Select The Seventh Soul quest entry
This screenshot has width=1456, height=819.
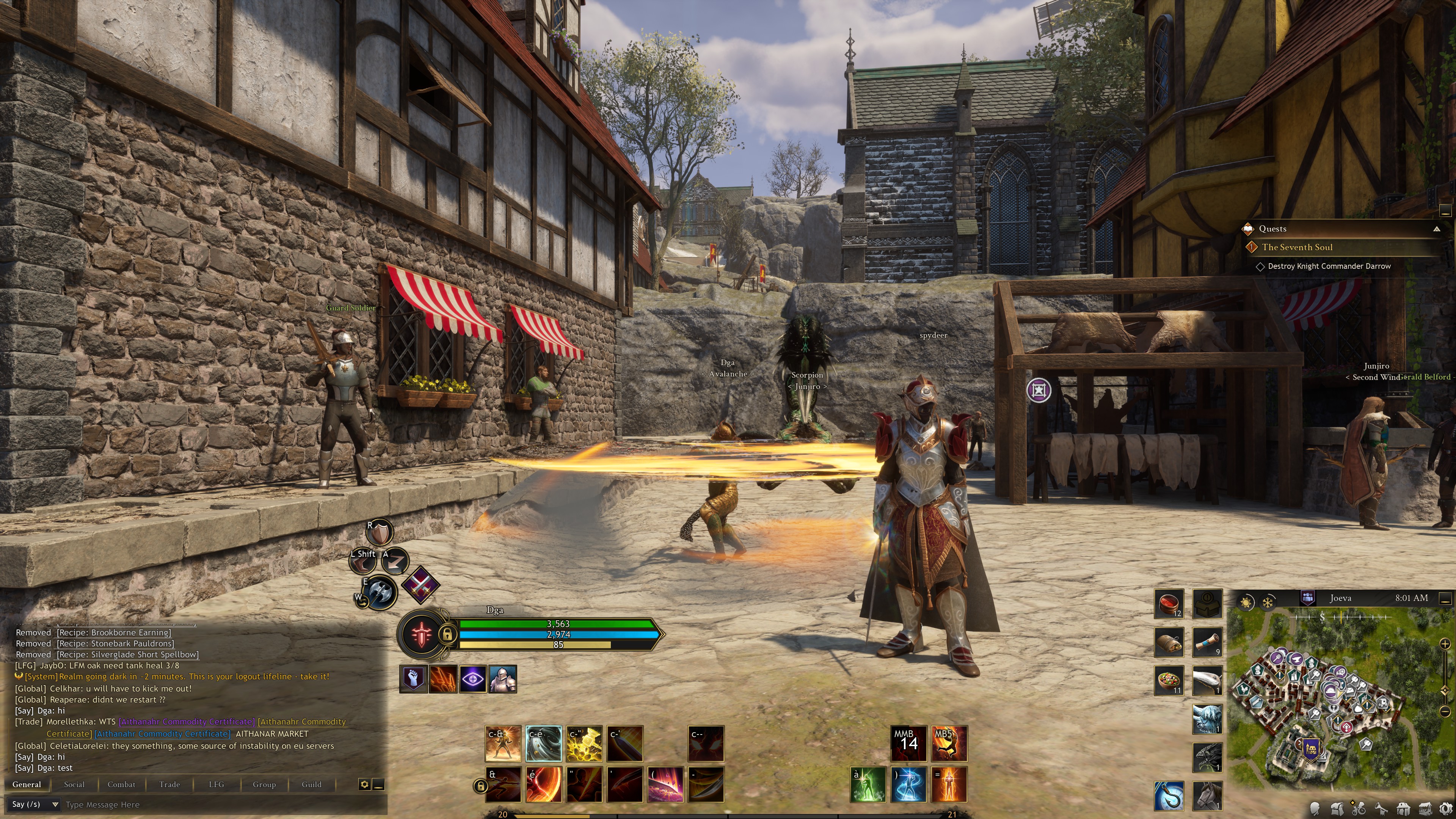pyautogui.click(x=1297, y=247)
